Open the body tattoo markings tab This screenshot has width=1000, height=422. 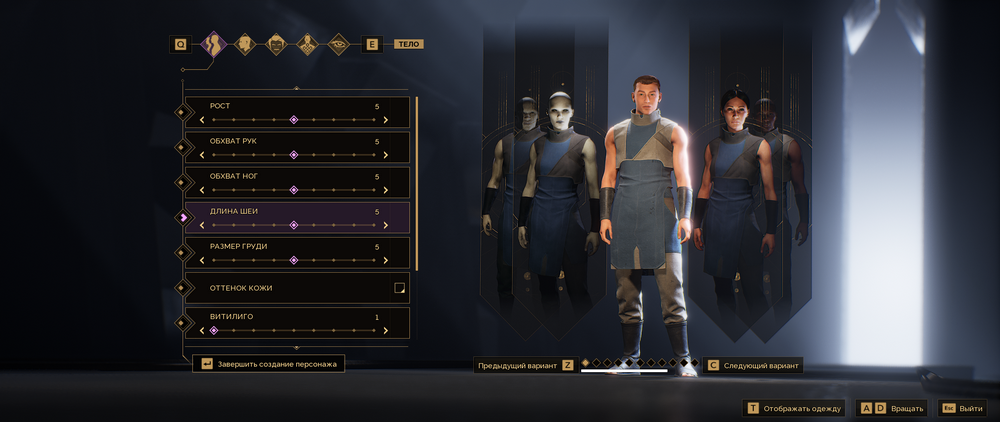click(x=308, y=44)
